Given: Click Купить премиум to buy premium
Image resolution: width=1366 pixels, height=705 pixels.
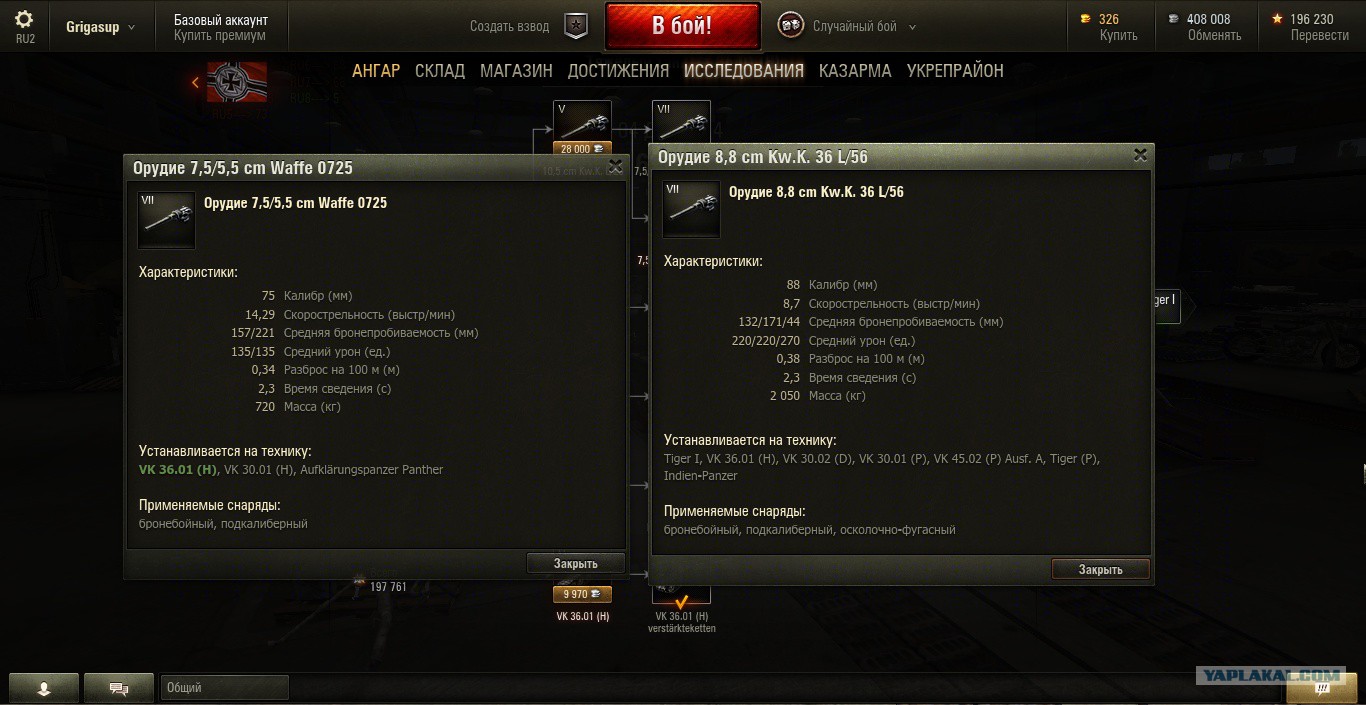Looking at the screenshot, I should click(219, 36).
